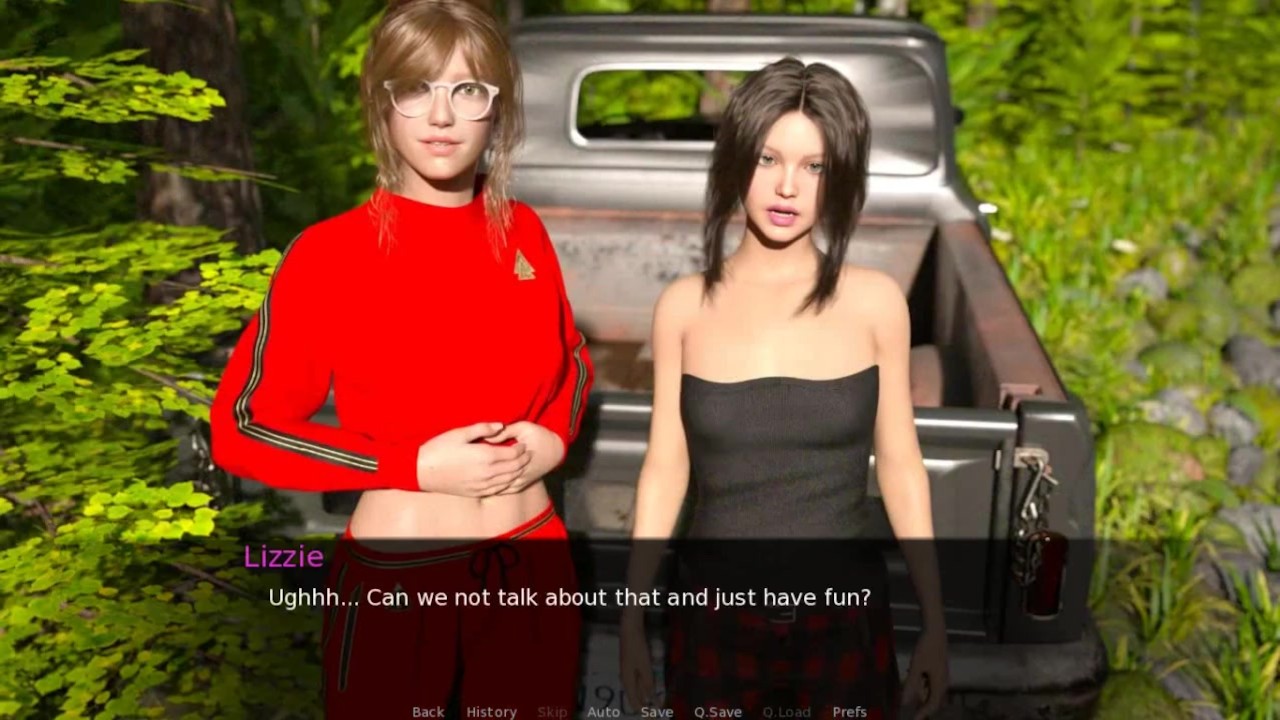Click Prefs at the far right of the menu

click(x=851, y=711)
